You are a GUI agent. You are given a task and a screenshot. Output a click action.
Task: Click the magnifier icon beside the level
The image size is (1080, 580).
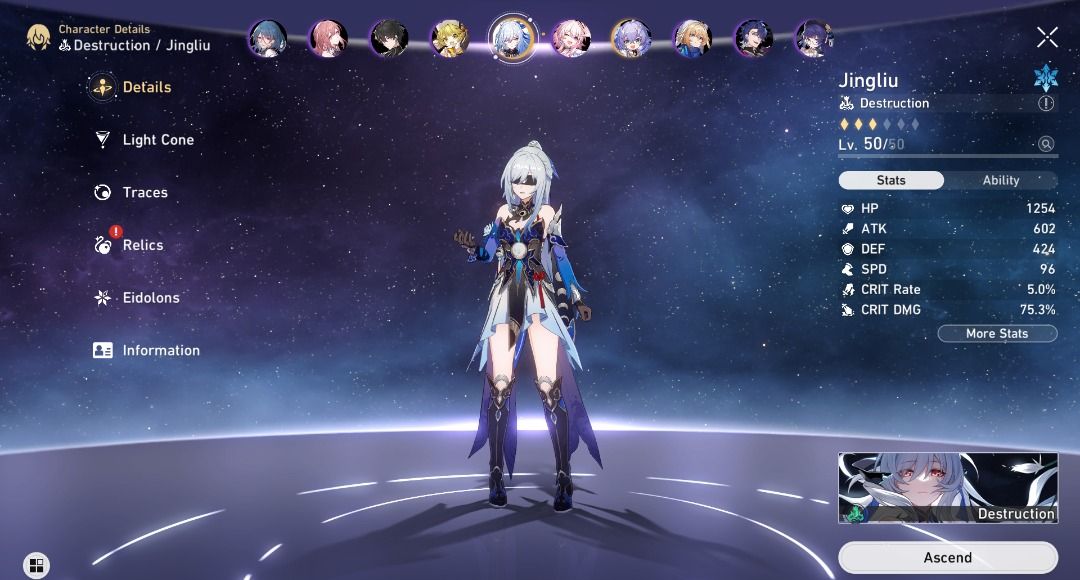pyautogui.click(x=1046, y=144)
